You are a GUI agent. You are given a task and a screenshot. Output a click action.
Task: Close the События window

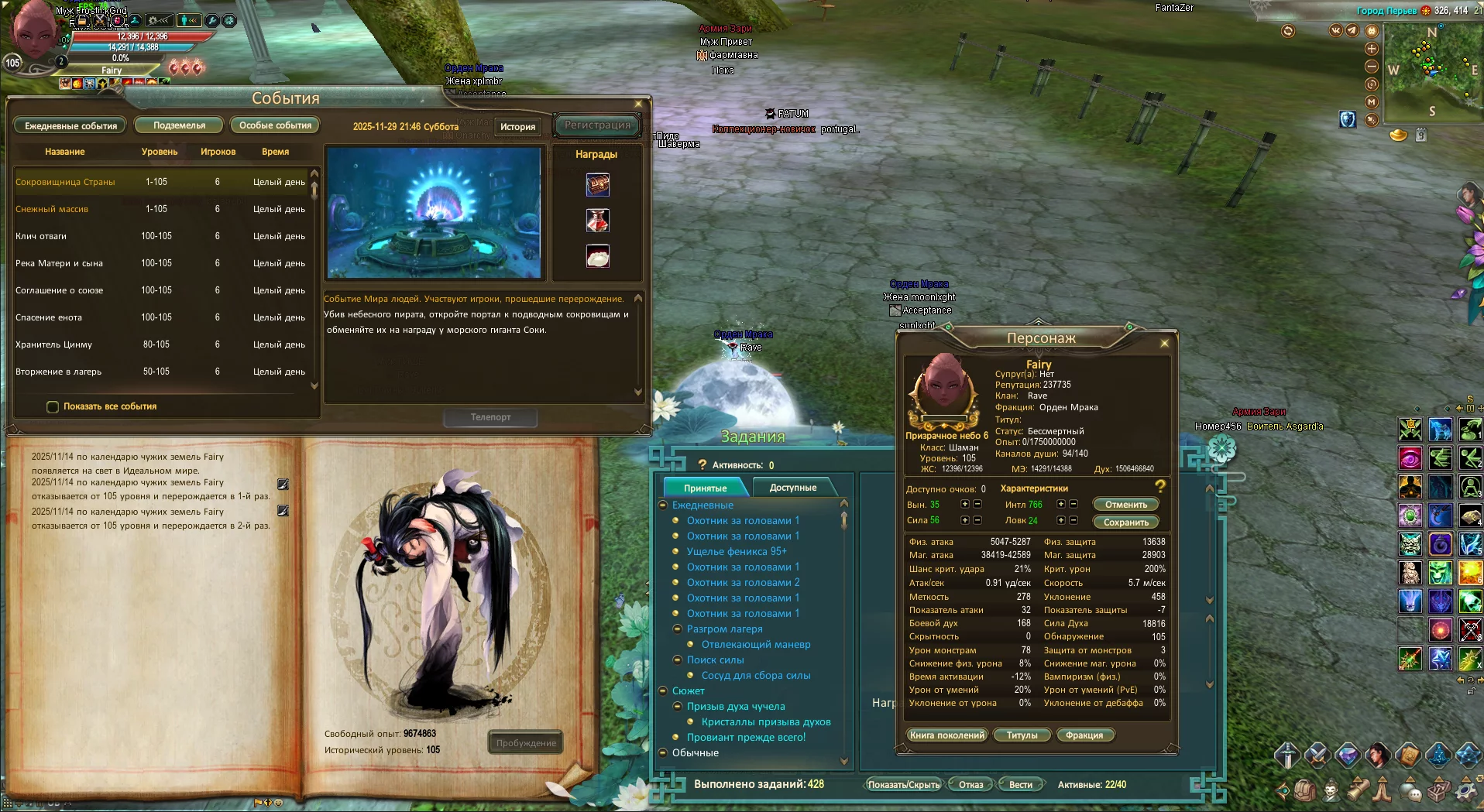pyautogui.click(x=637, y=104)
